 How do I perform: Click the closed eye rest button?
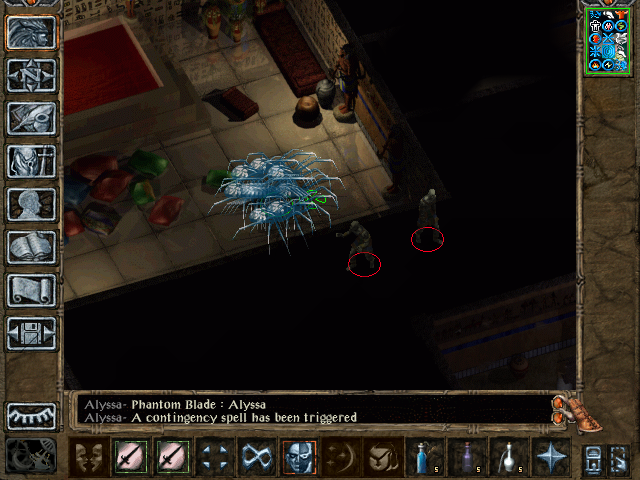[32, 415]
